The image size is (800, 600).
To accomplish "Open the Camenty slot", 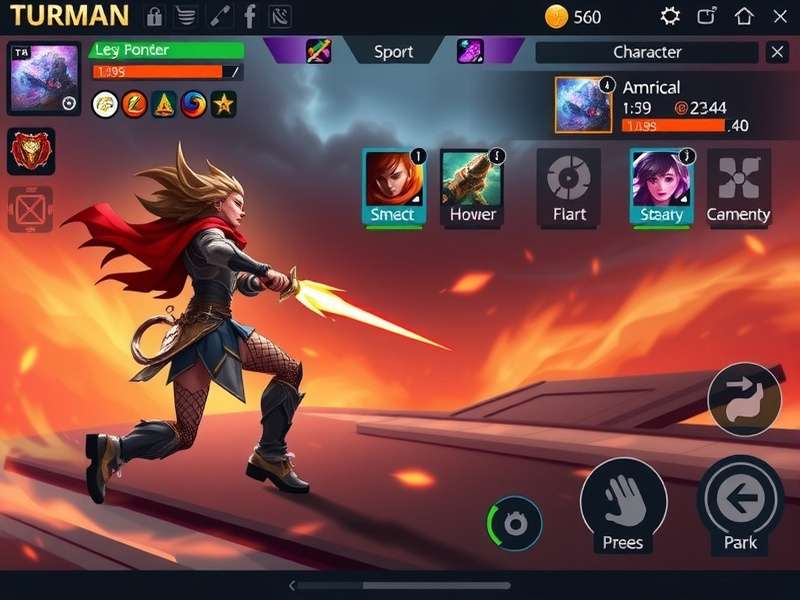I will point(738,187).
